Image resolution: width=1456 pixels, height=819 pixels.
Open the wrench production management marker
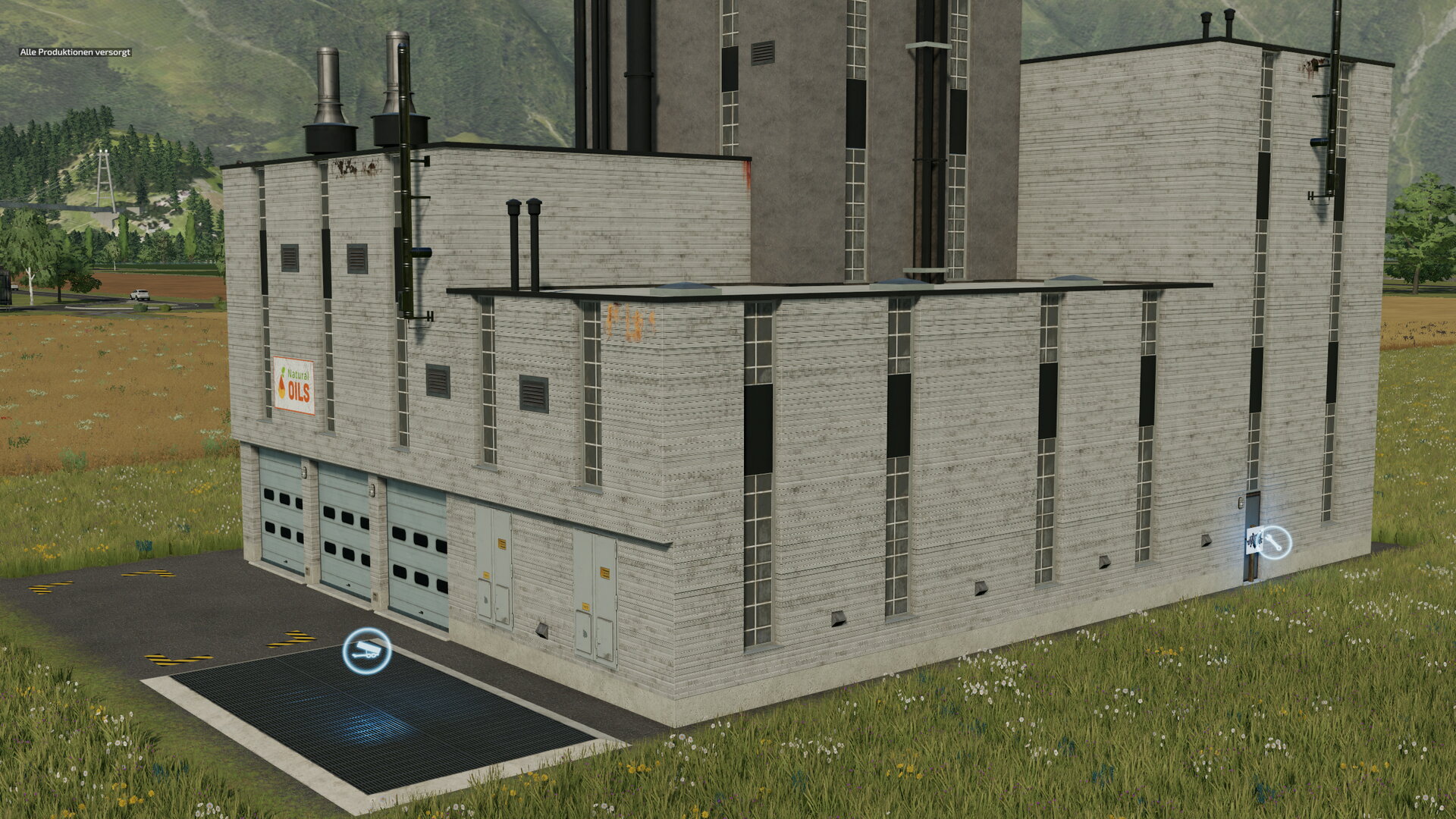point(1275,542)
